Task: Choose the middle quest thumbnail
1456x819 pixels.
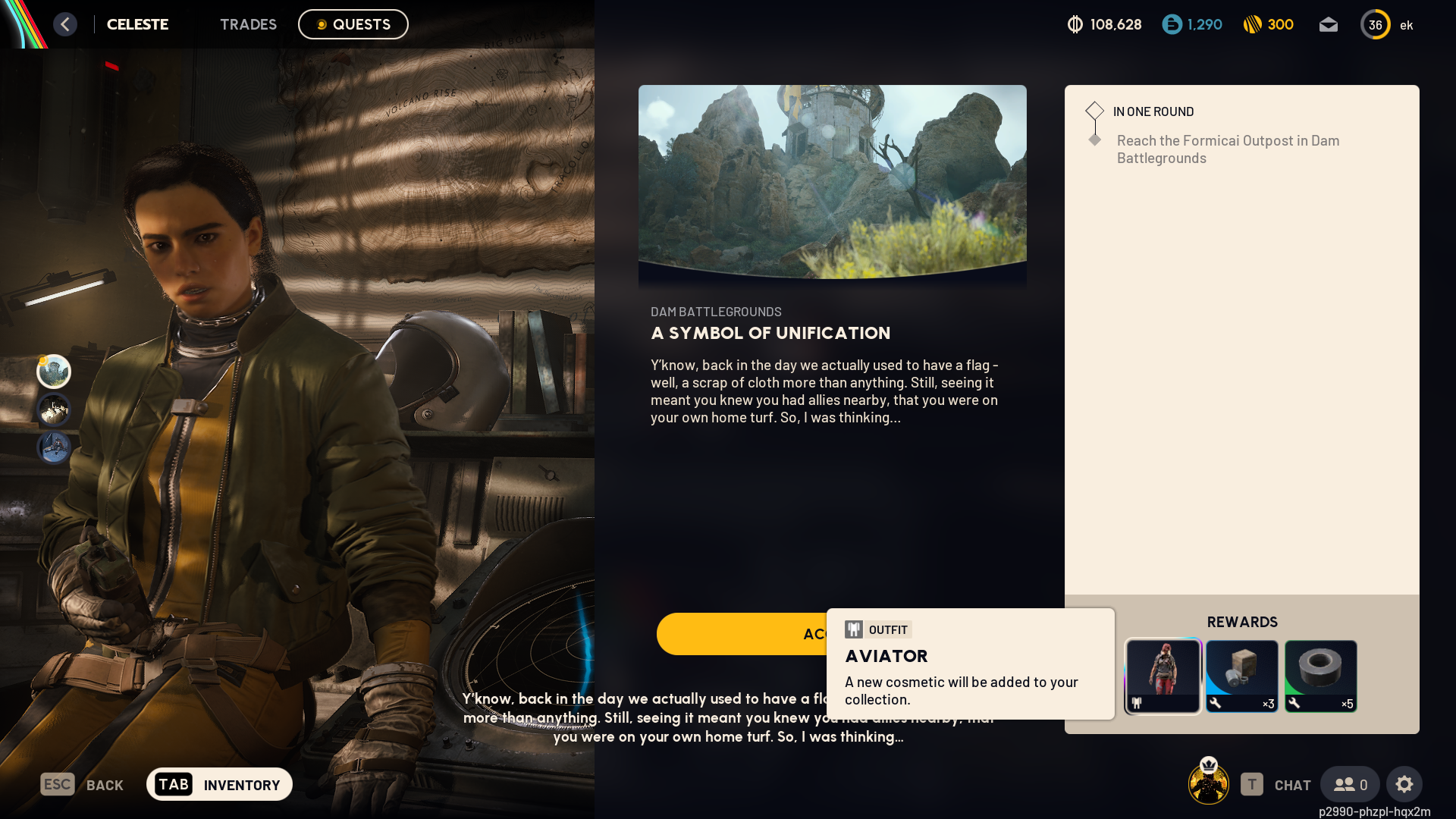Action: pos(54,409)
